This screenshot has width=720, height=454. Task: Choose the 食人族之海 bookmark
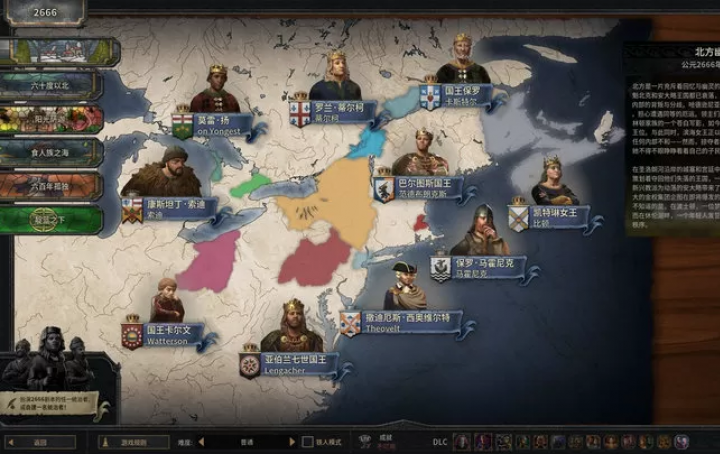point(52,153)
